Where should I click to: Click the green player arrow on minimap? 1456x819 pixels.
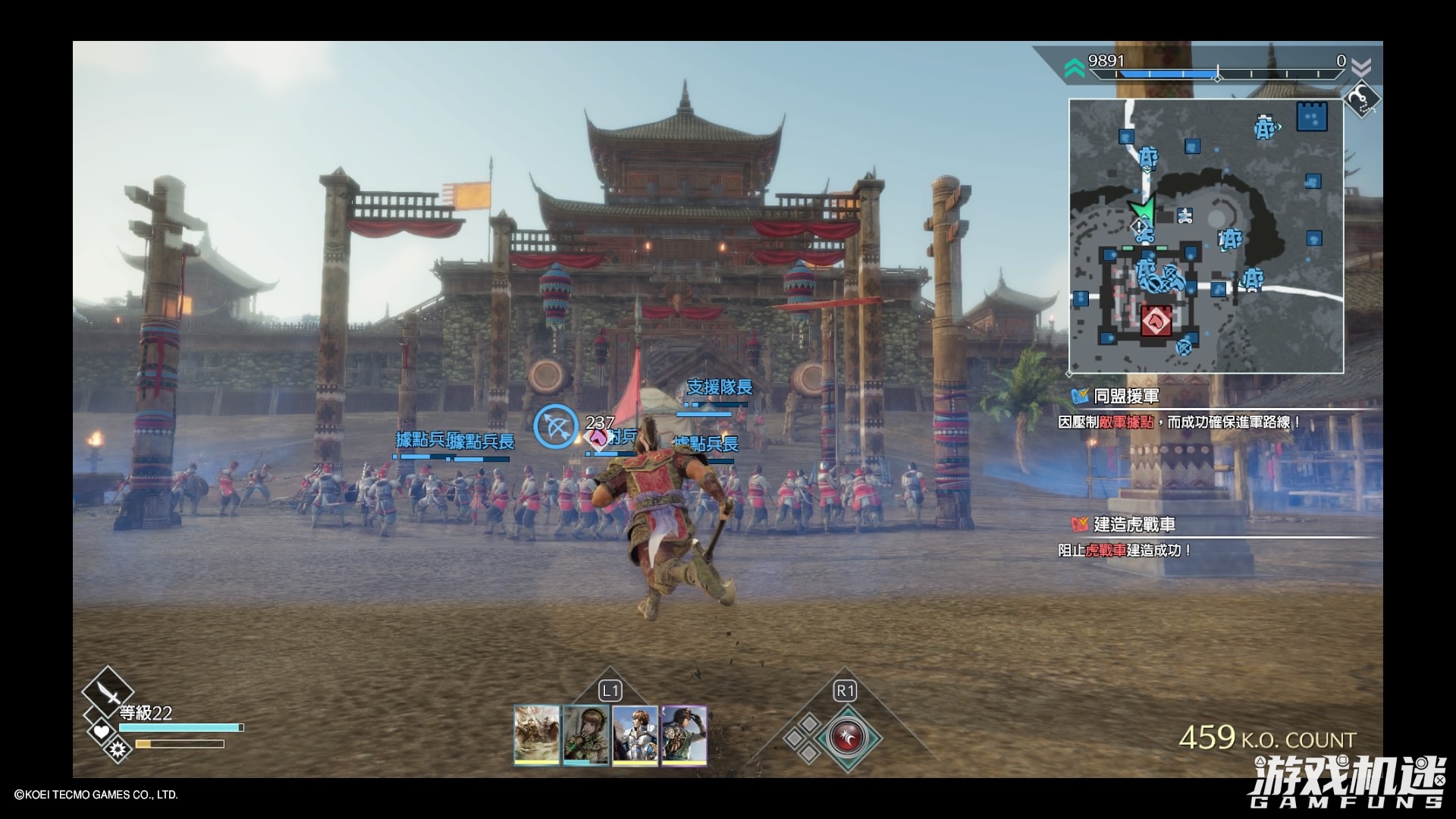coord(1140,208)
